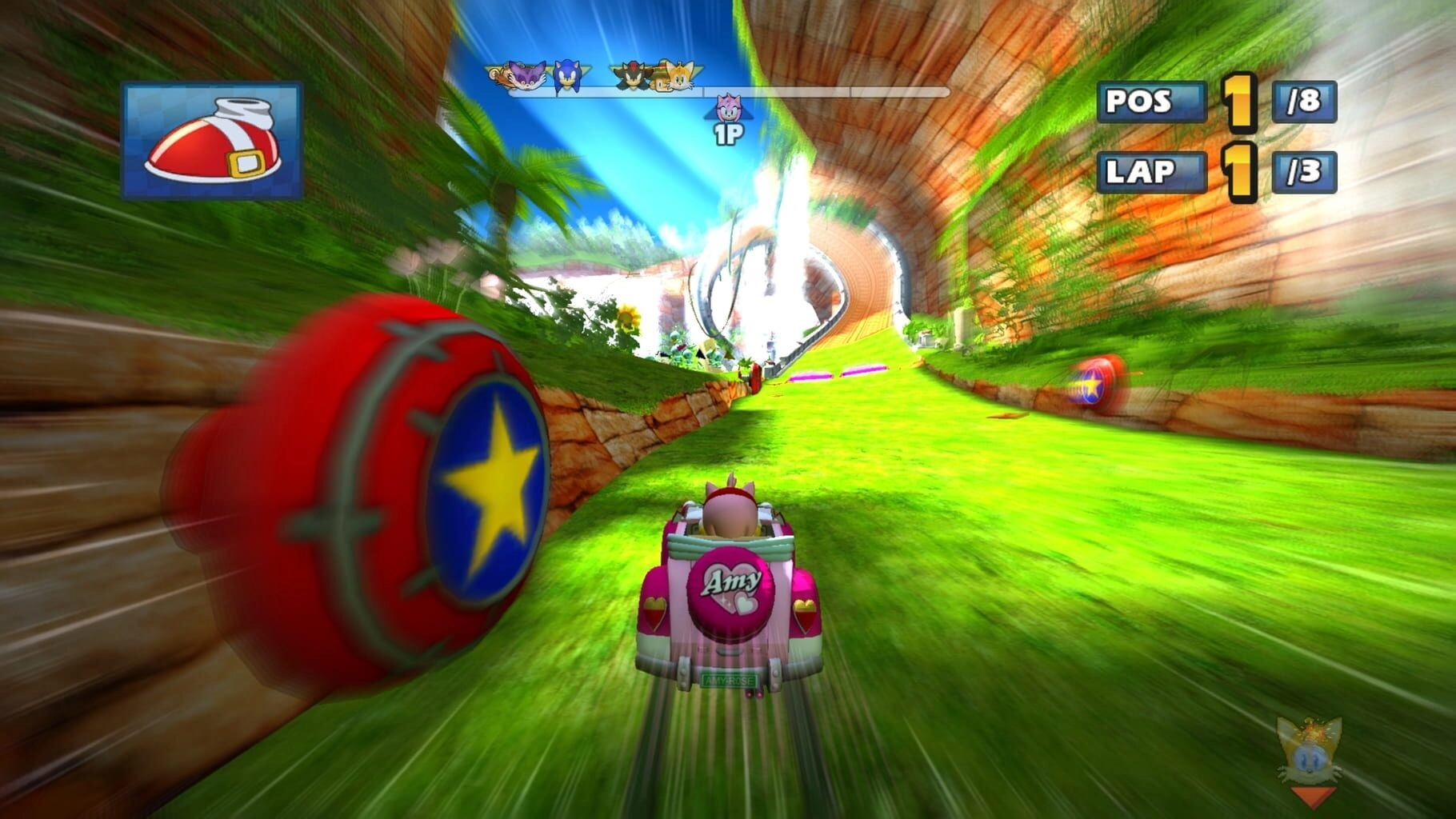Screen dimensions: 1456x819
Task: Click Big the Cat's purple head icon
Action: (x=527, y=76)
